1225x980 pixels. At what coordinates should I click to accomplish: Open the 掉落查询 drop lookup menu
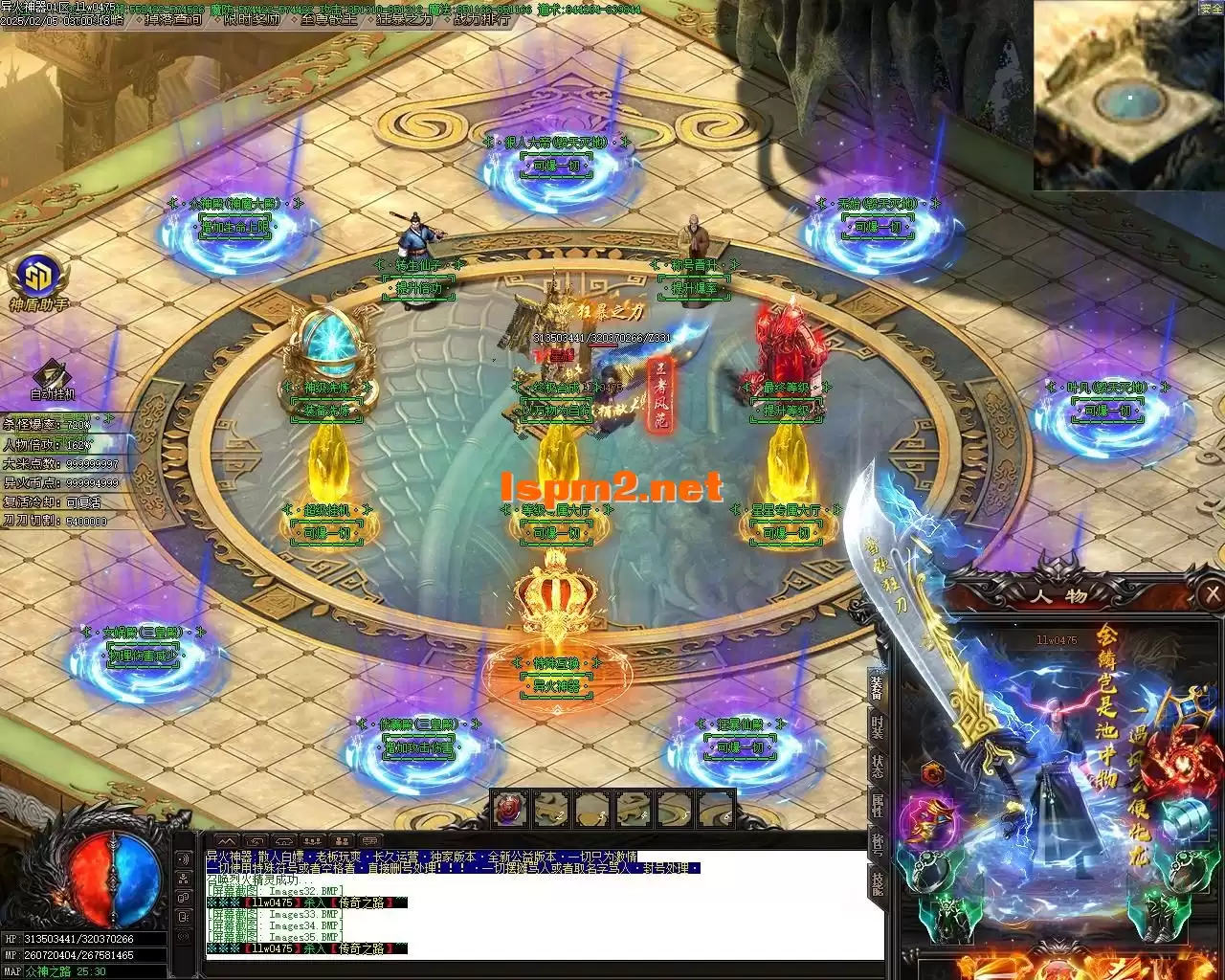tap(175, 18)
